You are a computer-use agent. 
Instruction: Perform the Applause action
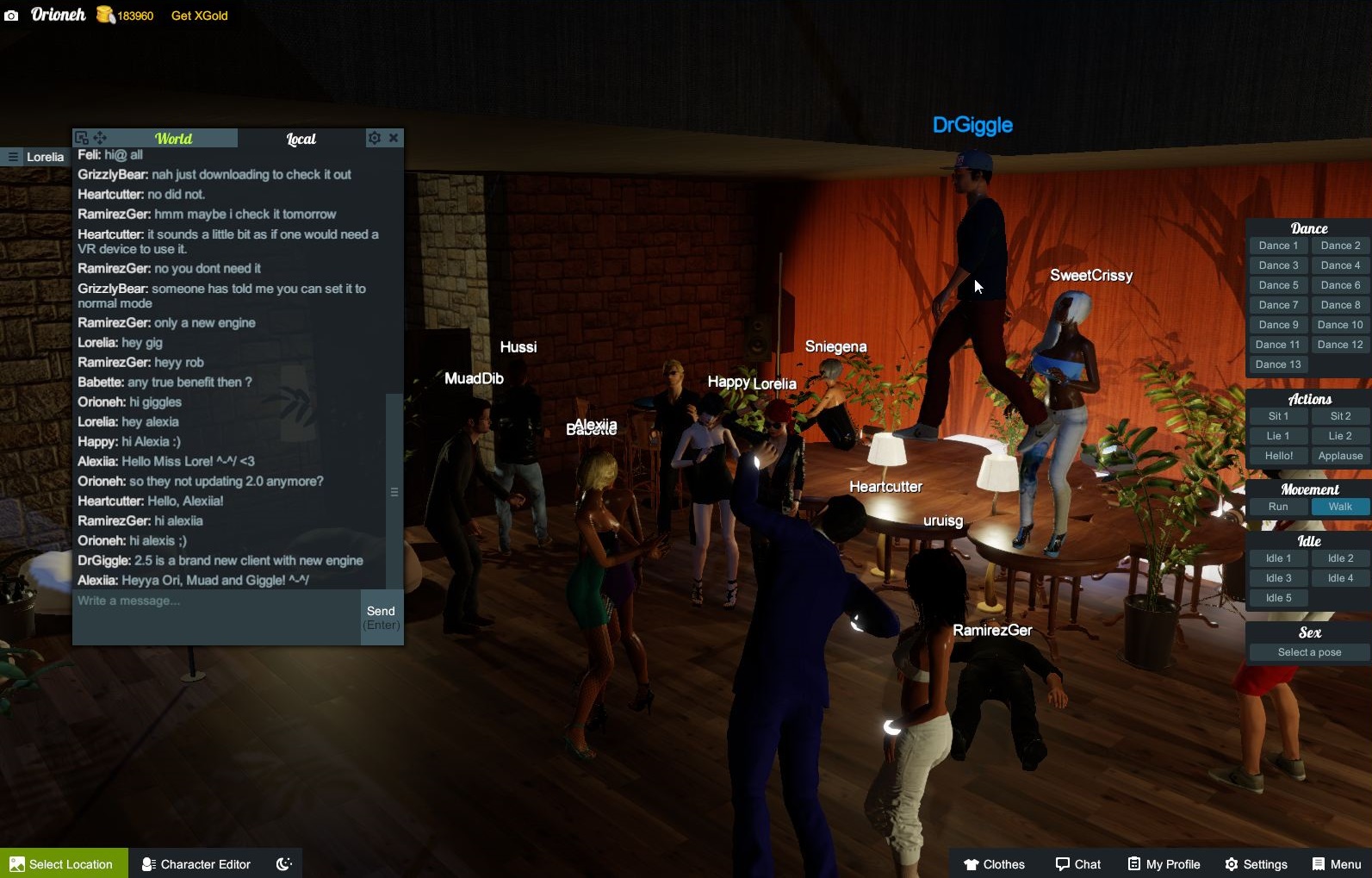click(x=1340, y=456)
